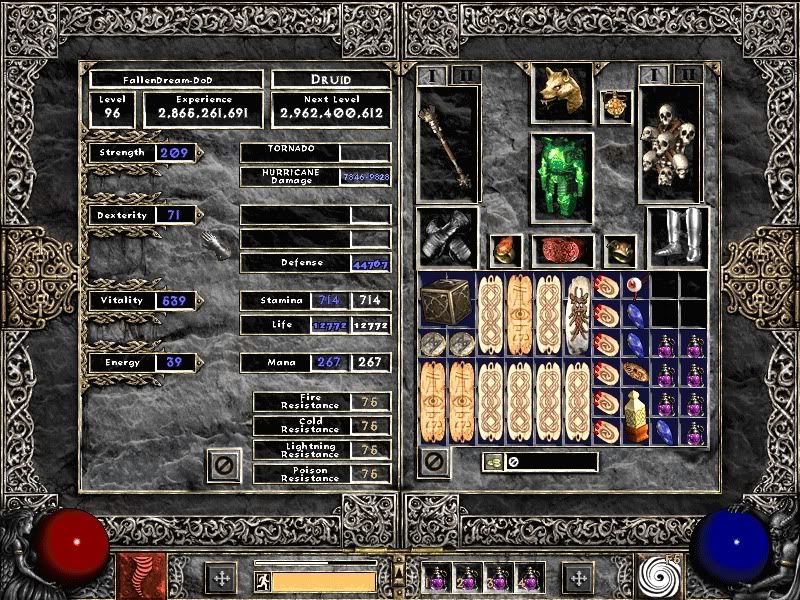Select the red belt slot
800x600 pixels.
point(562,251)
